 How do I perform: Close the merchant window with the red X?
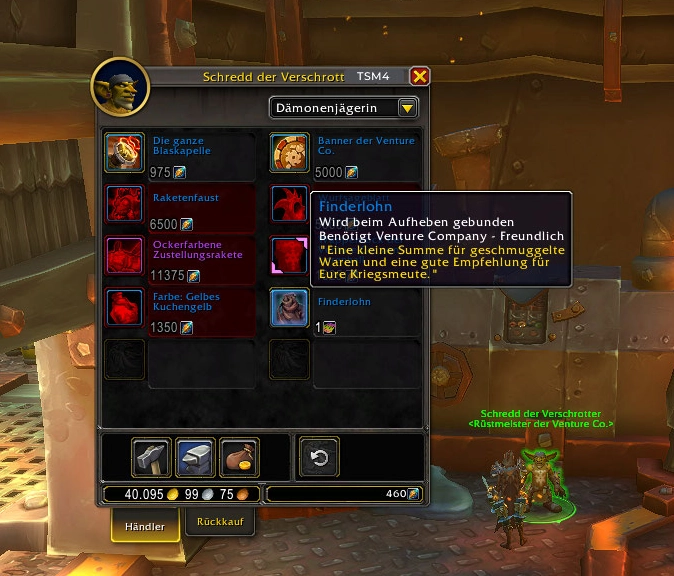click(x=420, y=76)
